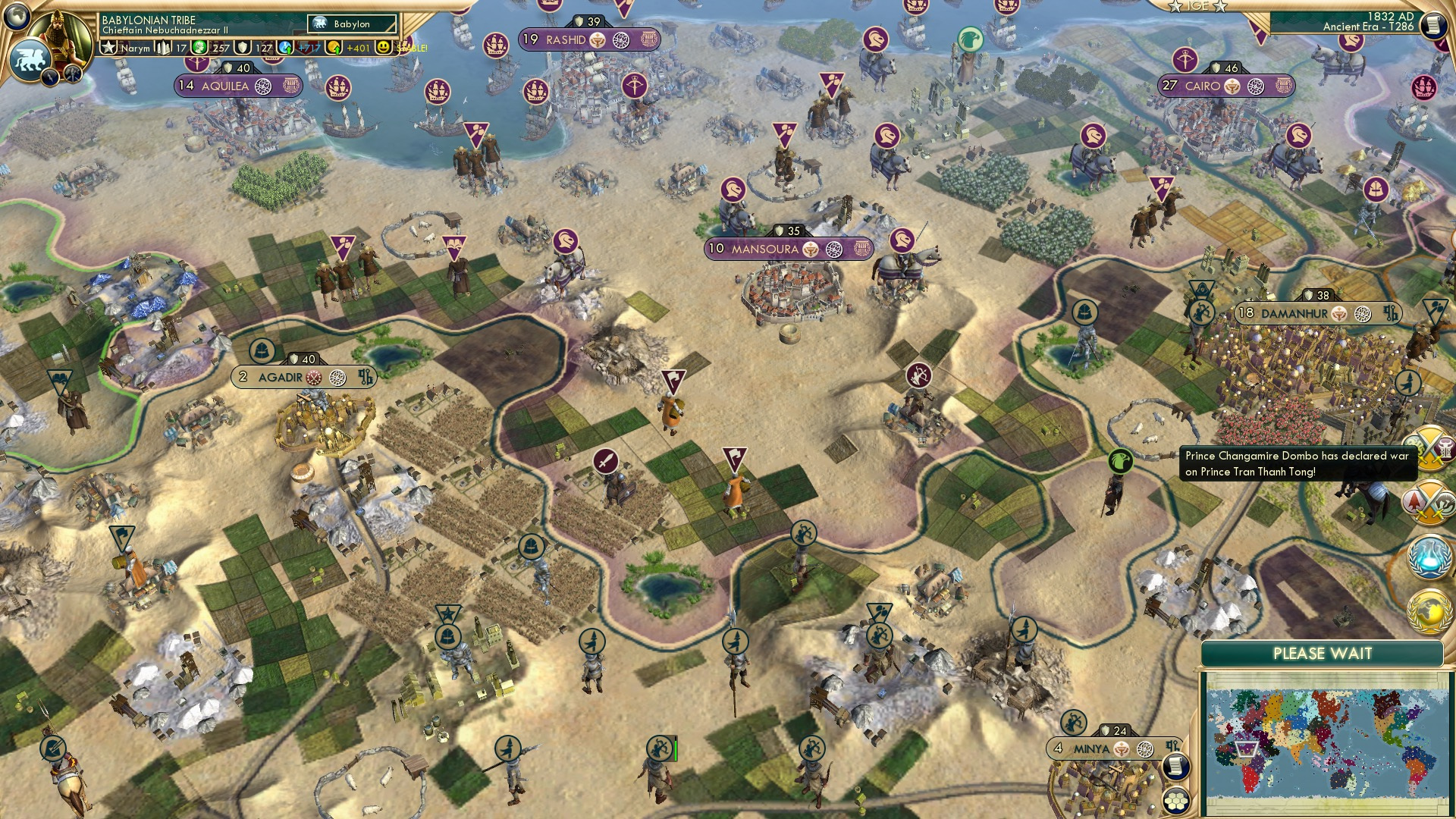Open the Civilopedia scroll icon beside the date

coord(1435,25)
